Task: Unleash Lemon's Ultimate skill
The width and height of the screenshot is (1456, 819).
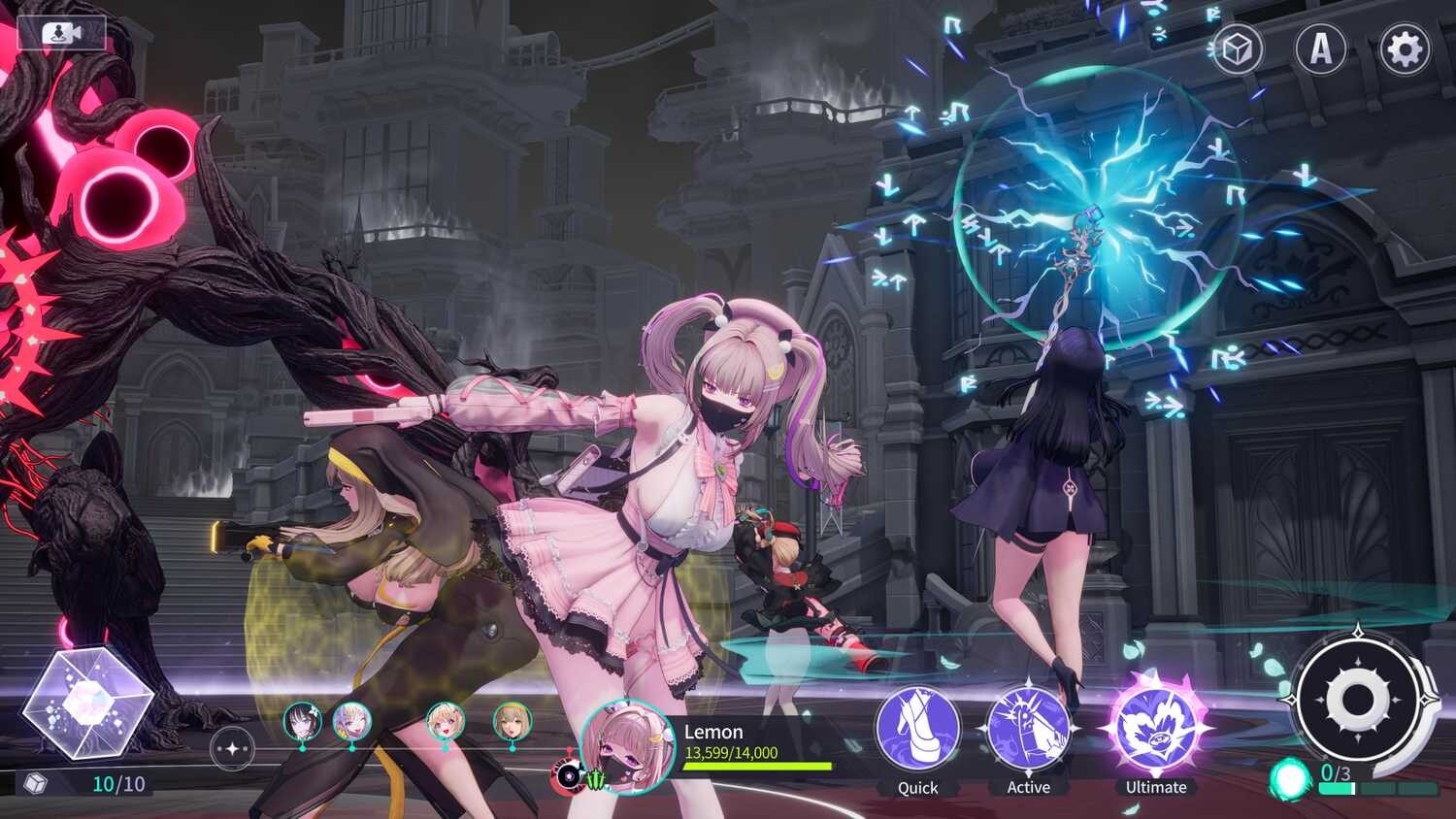Action: (x=1155, y=728)
